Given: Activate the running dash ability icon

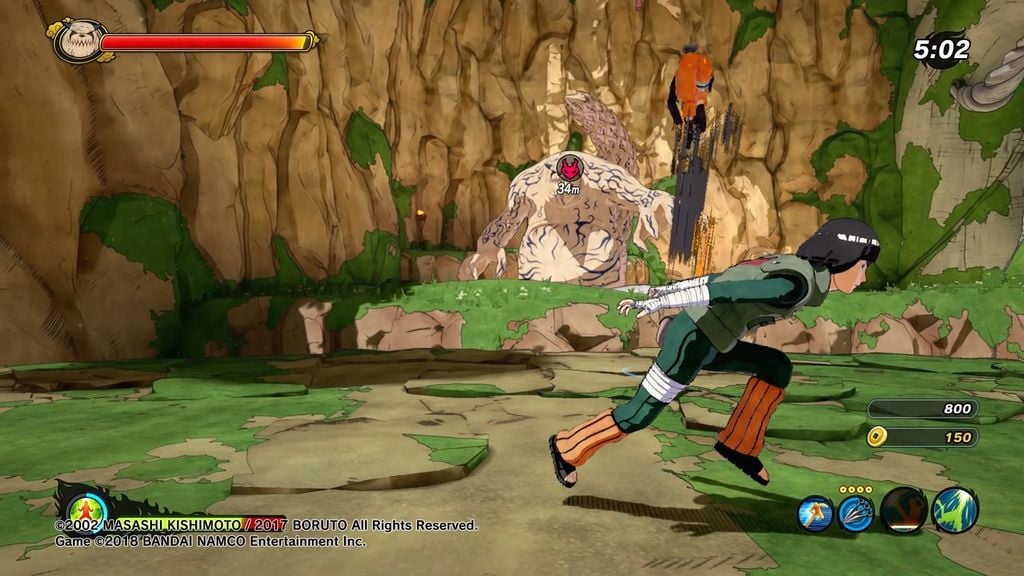Looking at the screenshot, I should pos(815,513).
